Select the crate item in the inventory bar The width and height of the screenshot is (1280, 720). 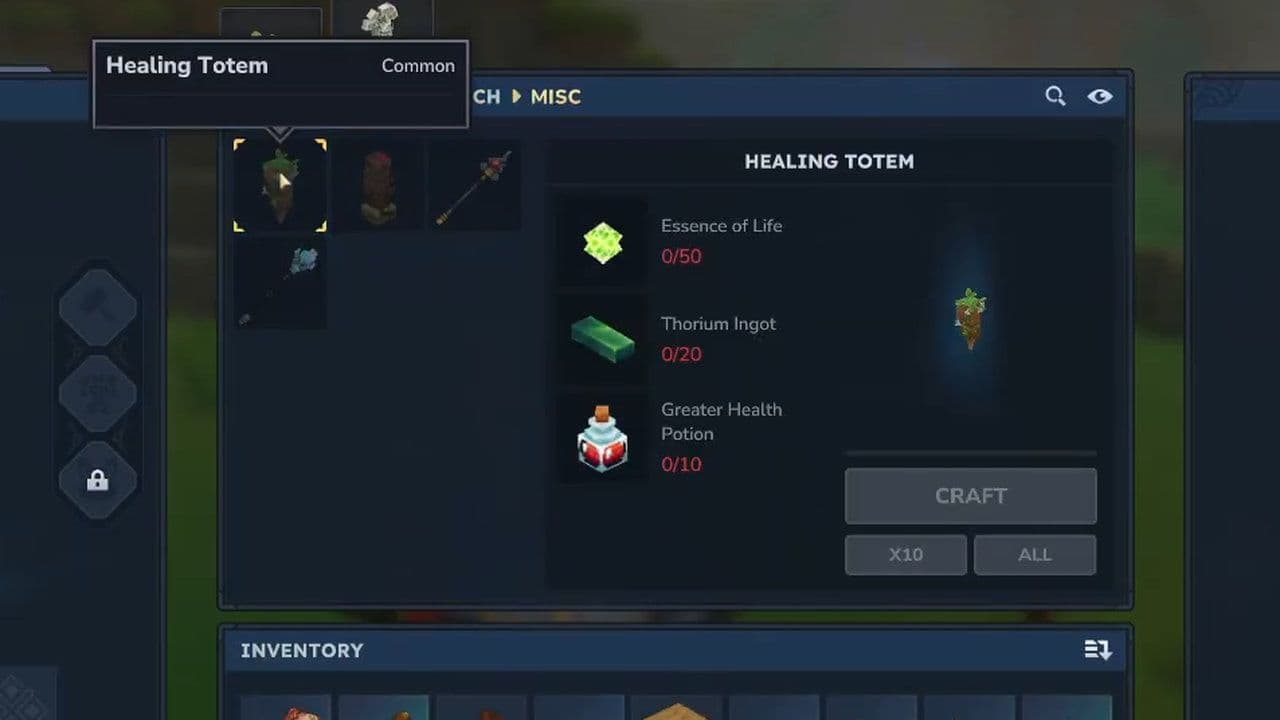[678, 712]
